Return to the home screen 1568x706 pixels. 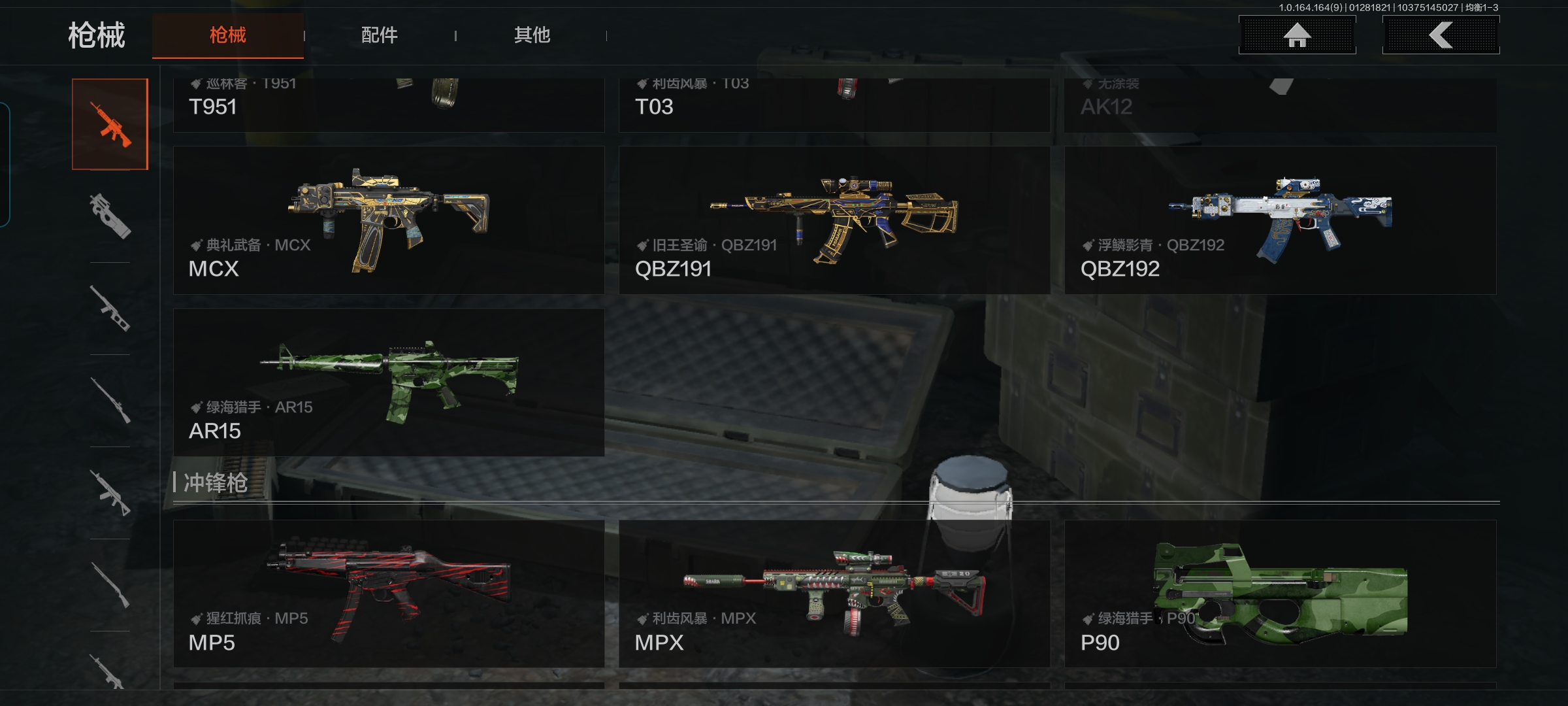pos(1297,35)
